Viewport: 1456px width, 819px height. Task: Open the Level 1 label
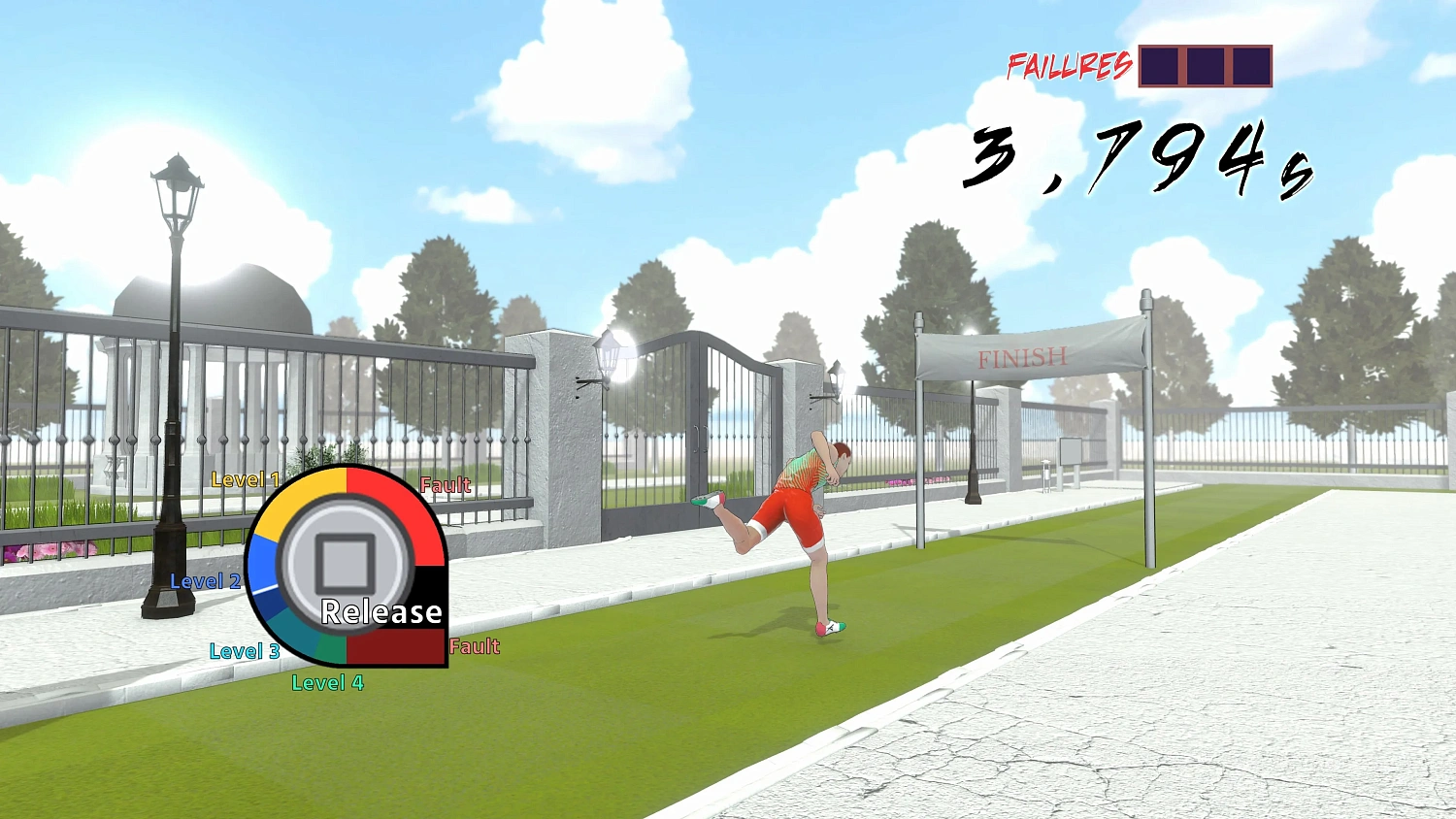point(245,478)
